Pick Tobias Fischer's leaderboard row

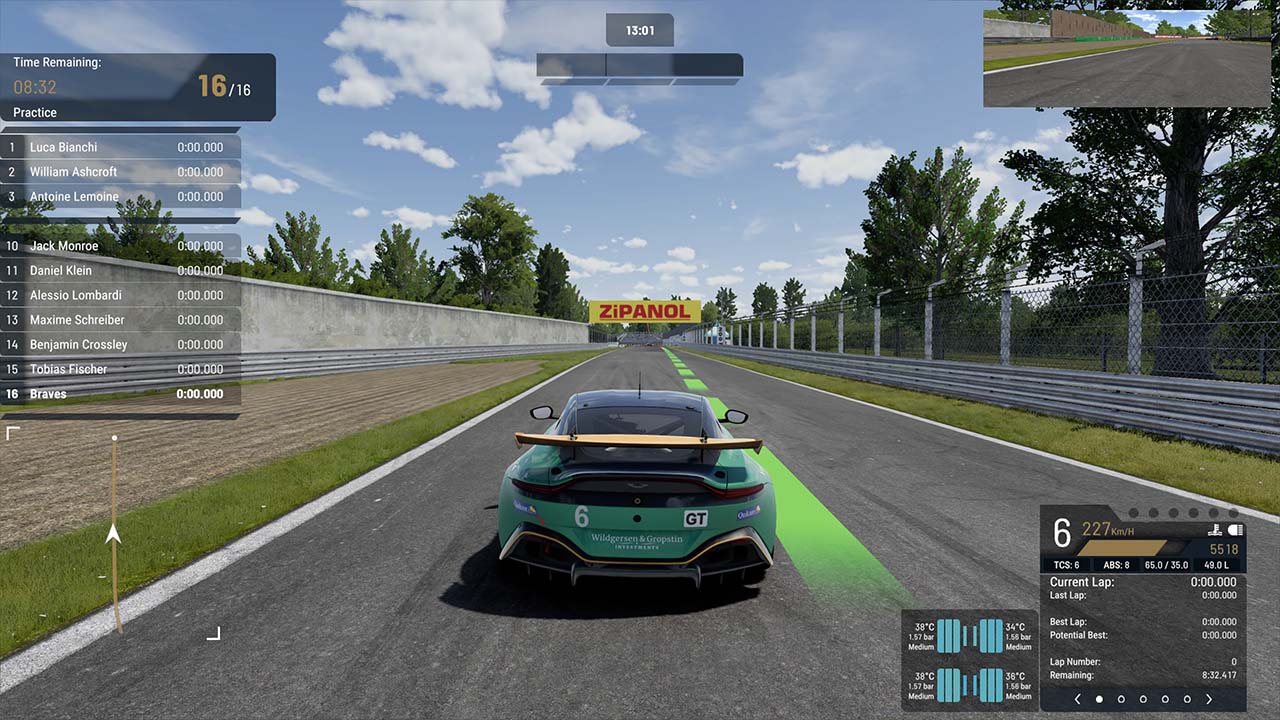point(120,369)
